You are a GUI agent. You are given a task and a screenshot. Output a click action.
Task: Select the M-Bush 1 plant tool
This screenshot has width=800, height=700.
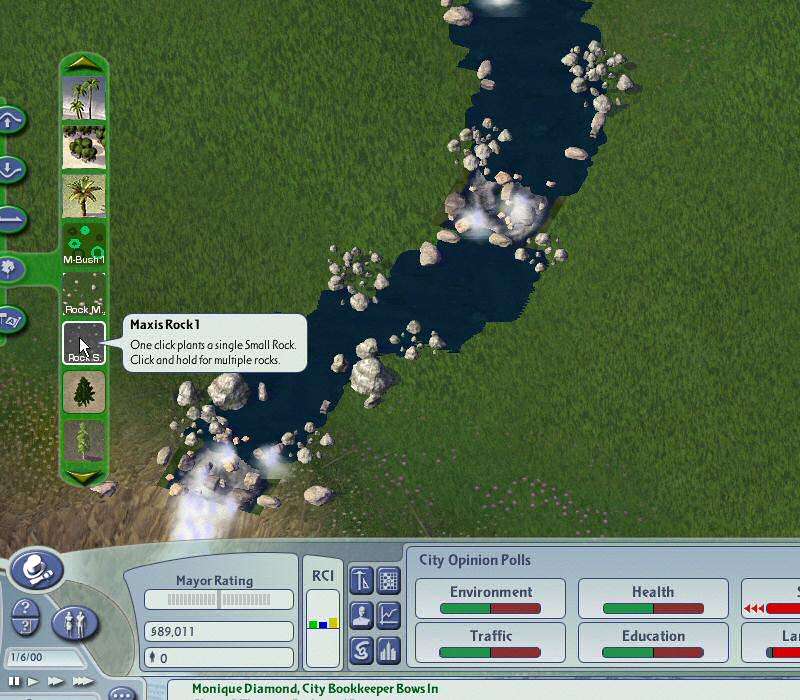(x=84, y=245)
